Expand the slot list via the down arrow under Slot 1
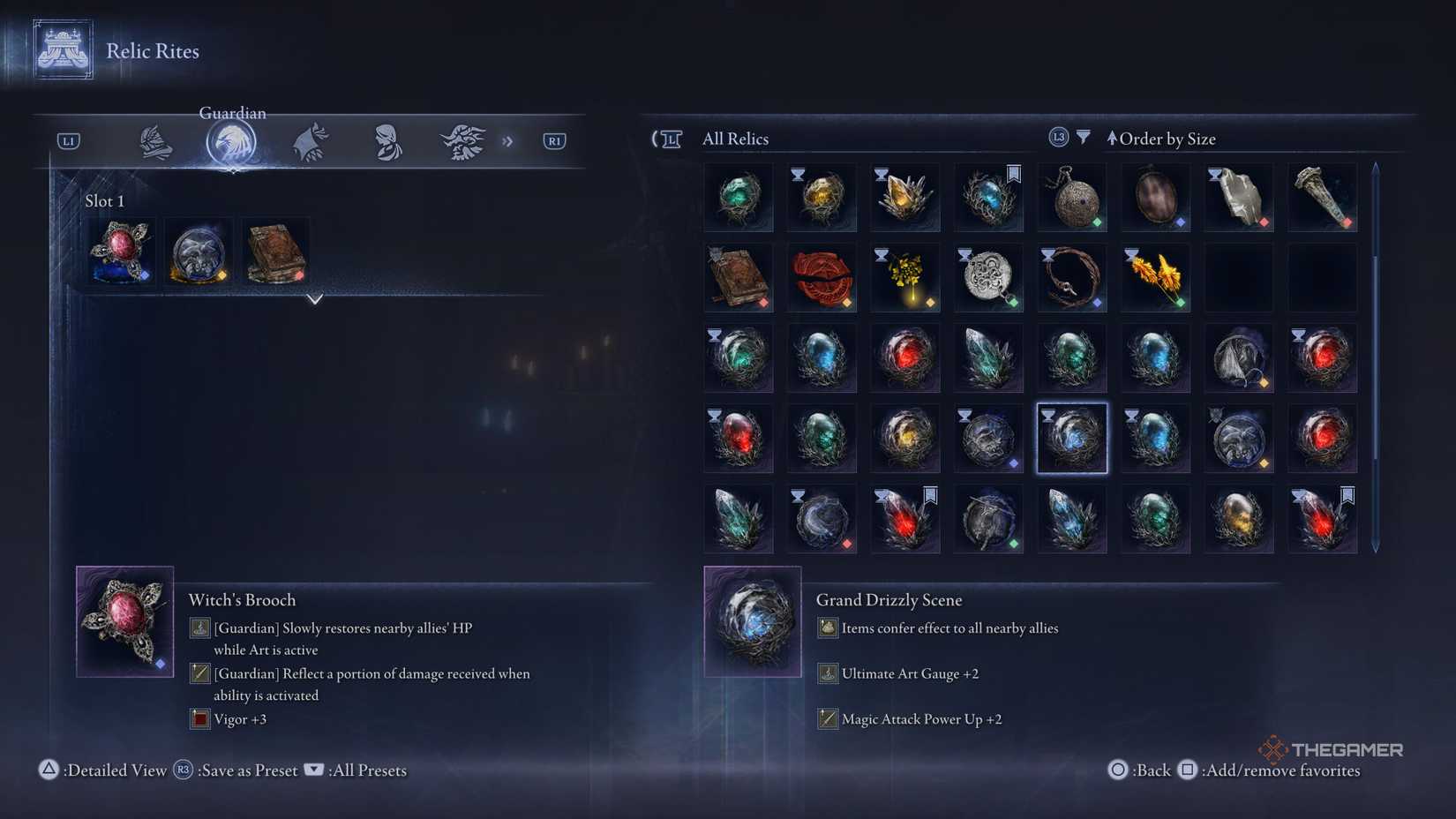This screenshot has width=1456, height=819. [315, 300]
